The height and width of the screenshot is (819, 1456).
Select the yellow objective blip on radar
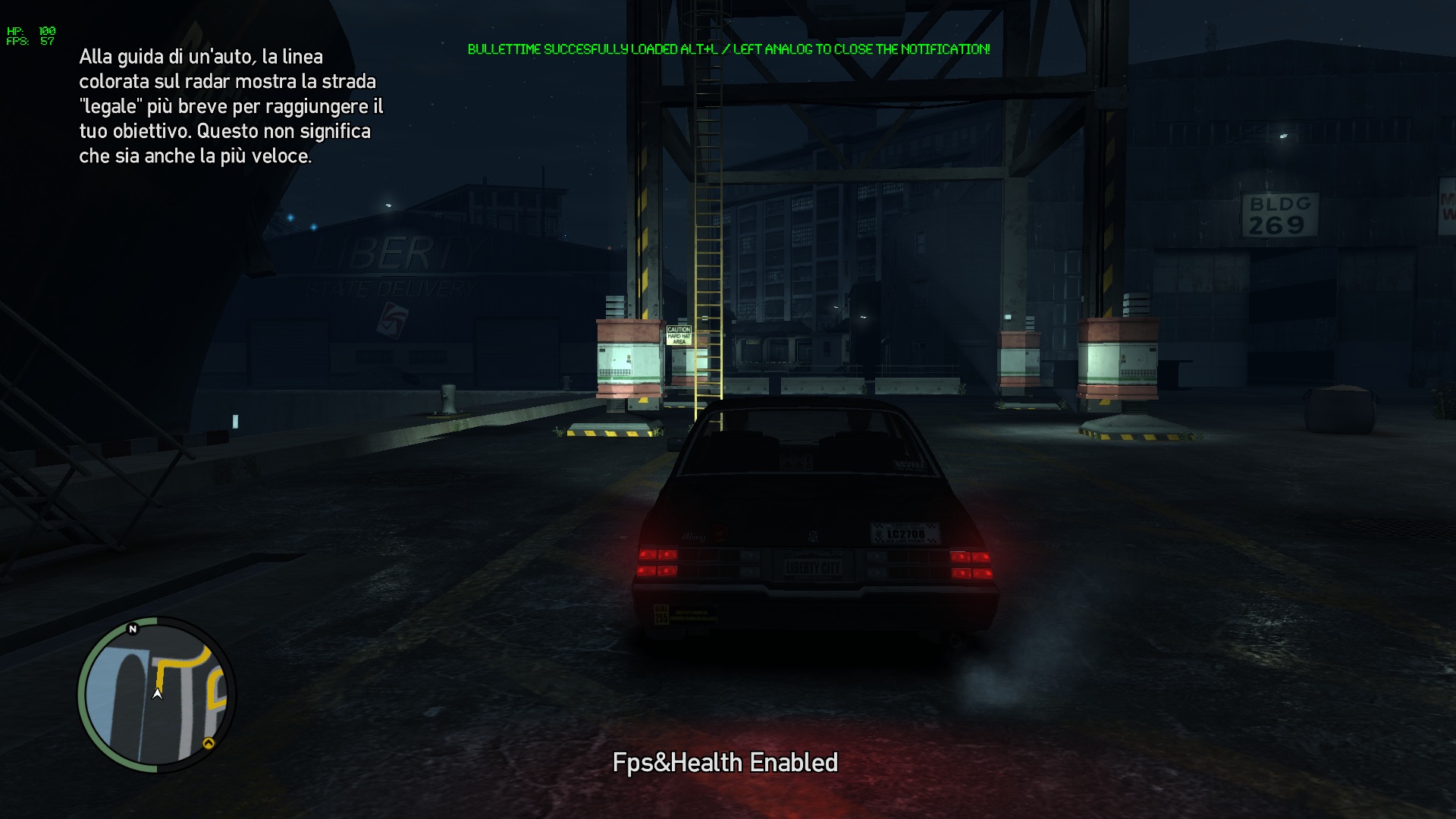(x=209, y=743)
